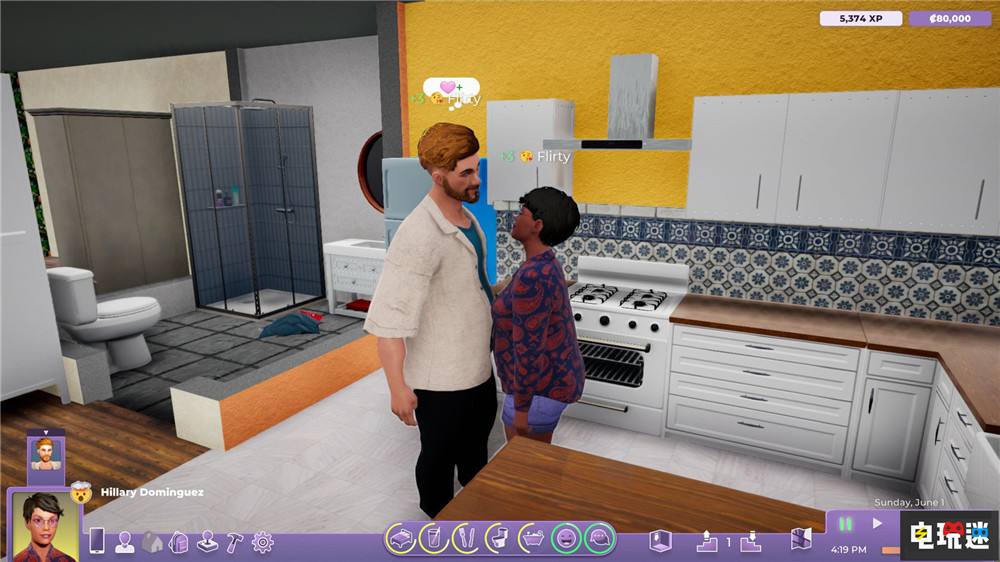Open the gear settings menu
Viewport: 1000px width, 562px height.
click(x=262, y=541)
